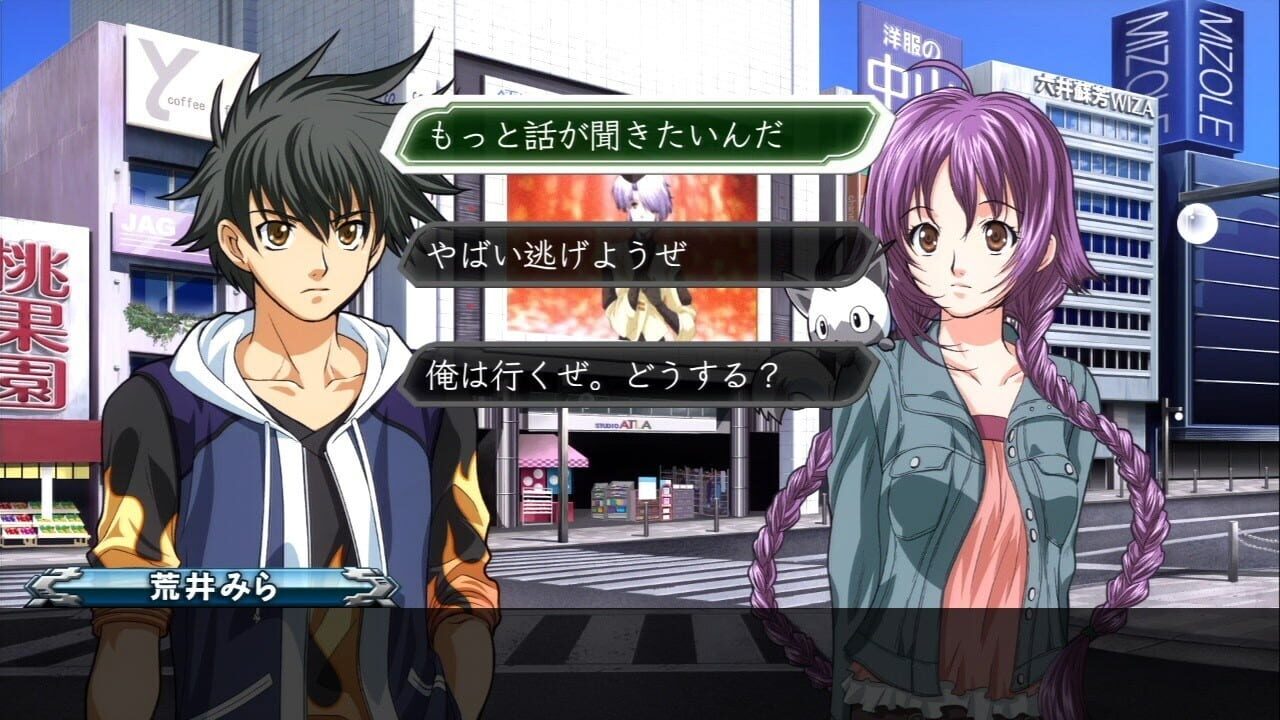Select the vending machines under the overpass
Image resolution: width=1280 pixels, height=720 pixels.
[x=615, y=500]
